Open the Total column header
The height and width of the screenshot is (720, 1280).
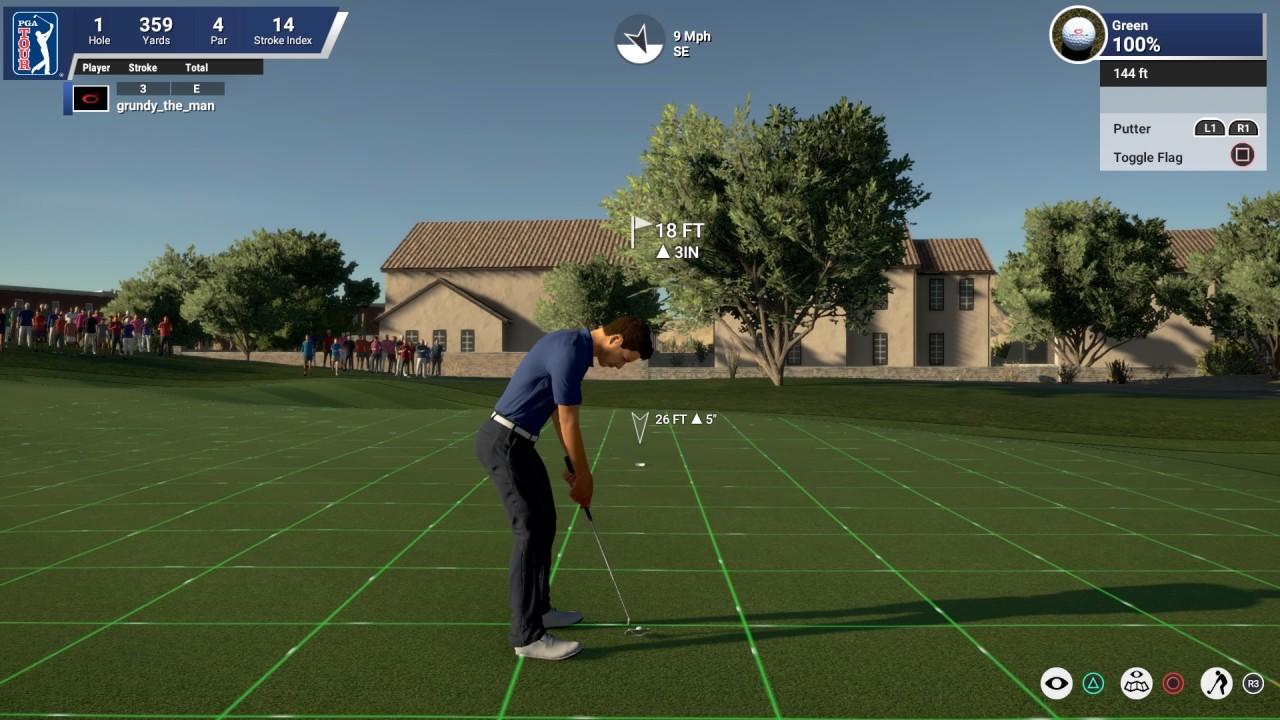pyautogui.click(x=196, y=67)
